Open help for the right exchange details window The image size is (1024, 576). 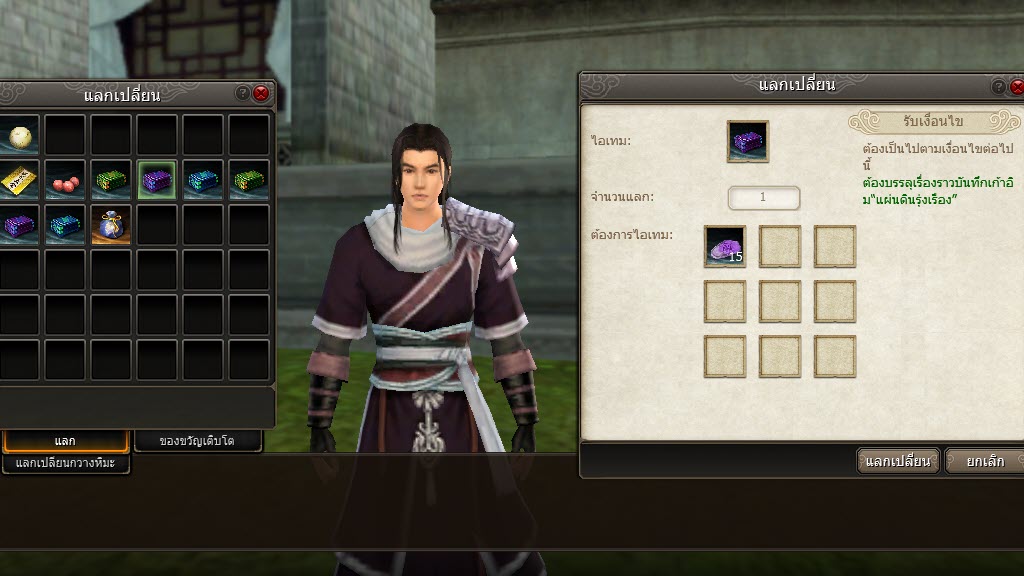pyautogui.click(x=998, y=87)
